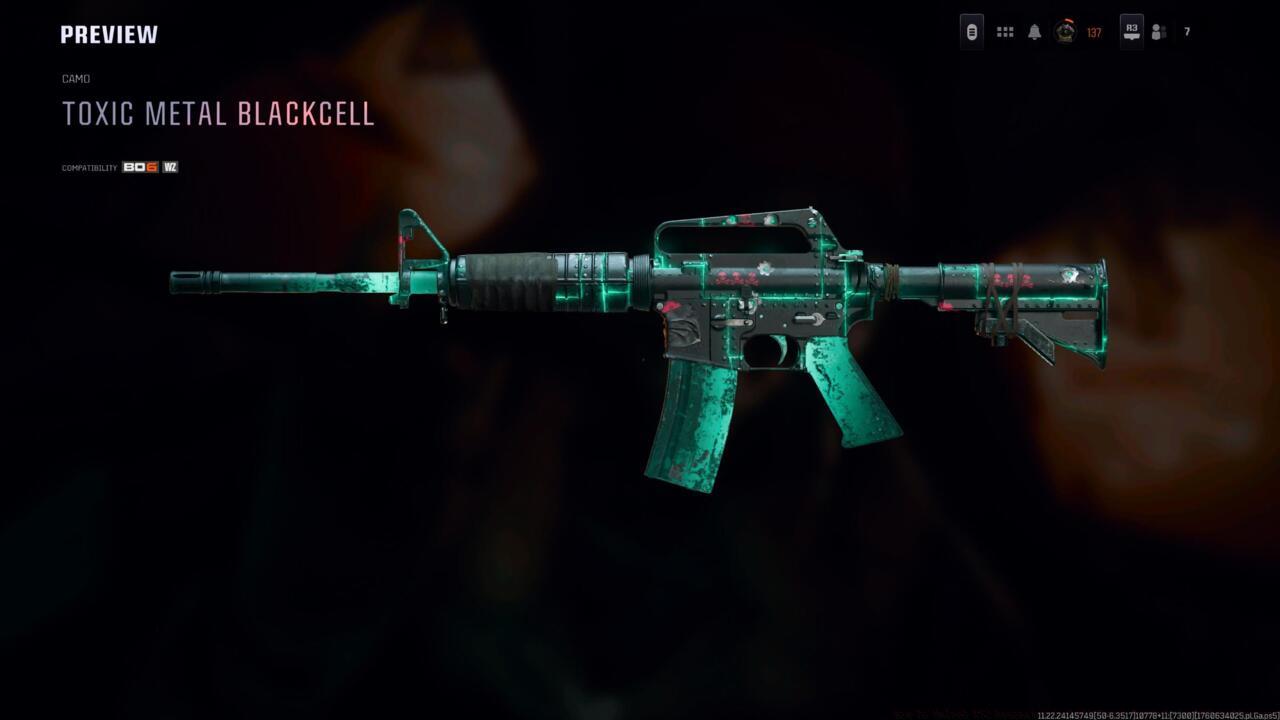Screen dimensions: 1280x720
Task: Switch to the PREVIEW header tab
Action: coord(109,33)
